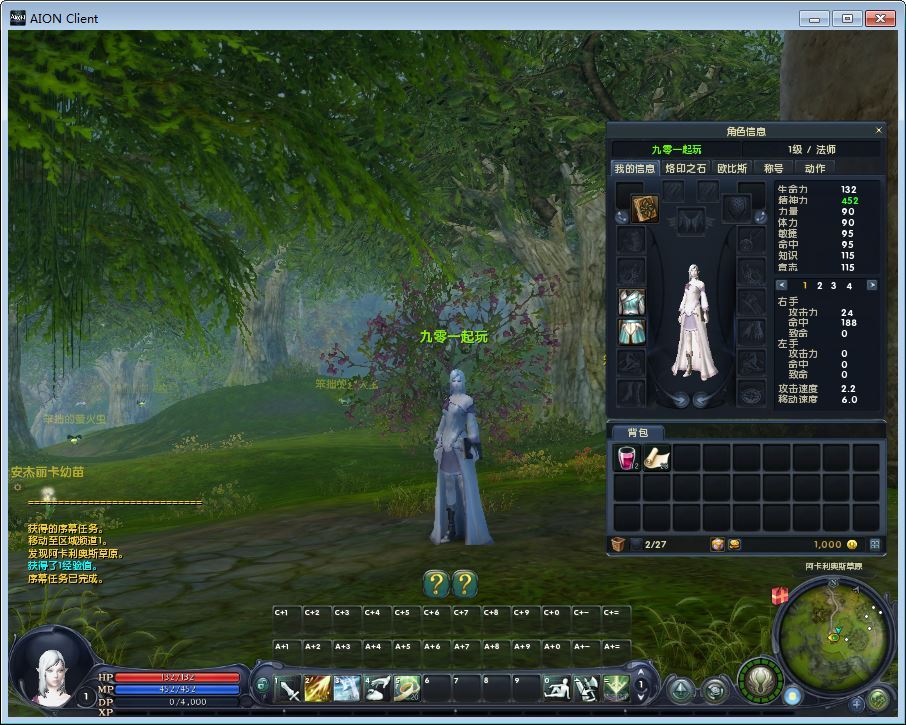Screen dimensions: 906x725
Task: Open the 欧比斯 tab
Action: tap(732, 168)
